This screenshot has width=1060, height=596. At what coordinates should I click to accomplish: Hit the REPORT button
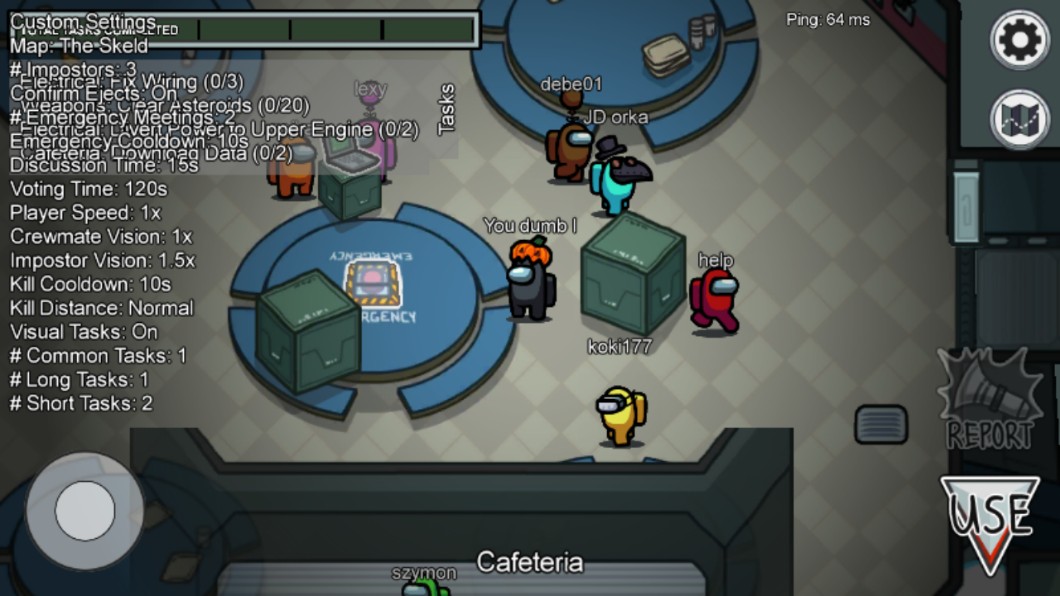pos(989,402)
